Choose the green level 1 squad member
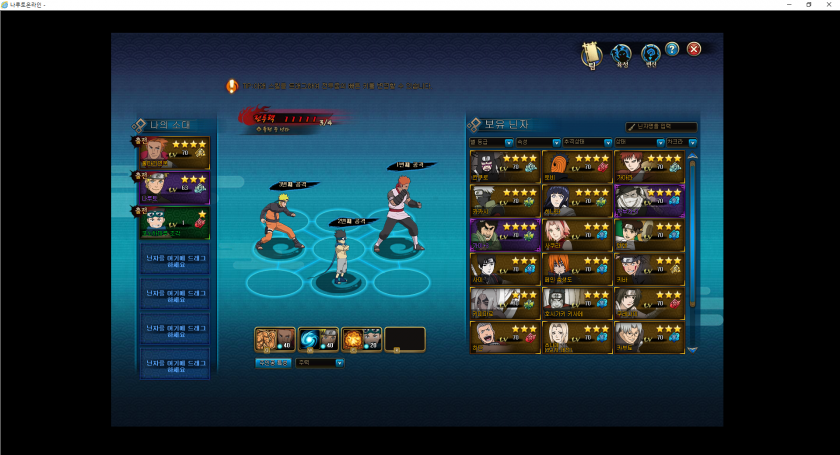This screenshot has height=455, width=840. [x=175, y=222]
